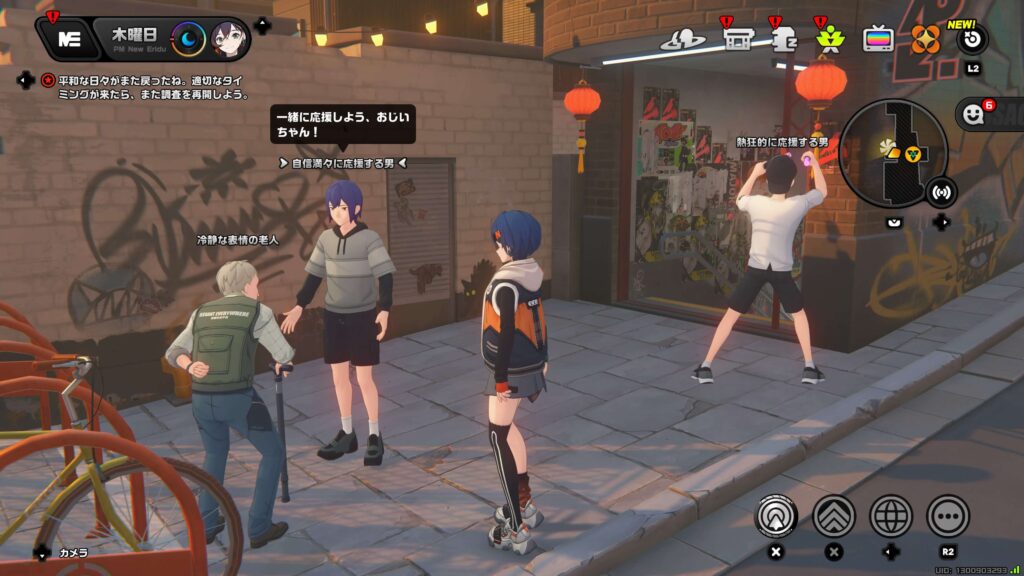Click the moon time-of-day clock icon
The height and width of the screenshot is (576, 1024).
[x=188, y=39]
